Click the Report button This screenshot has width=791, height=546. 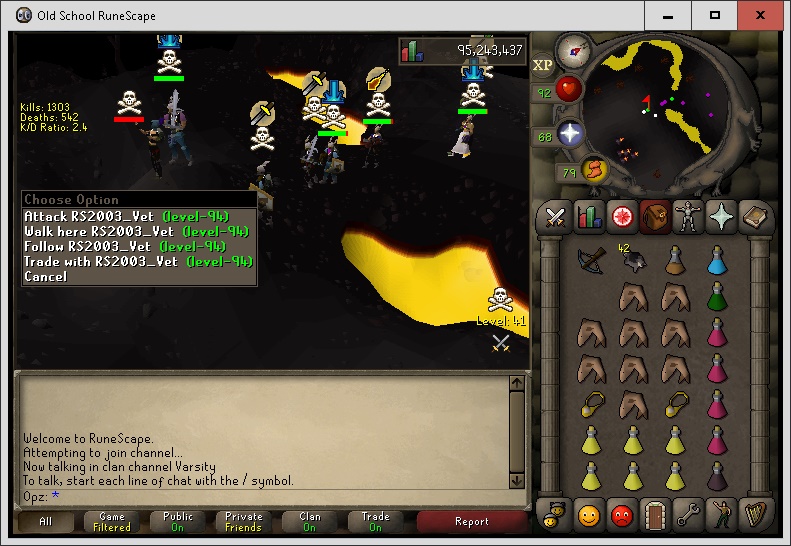[x=471, y=521]
